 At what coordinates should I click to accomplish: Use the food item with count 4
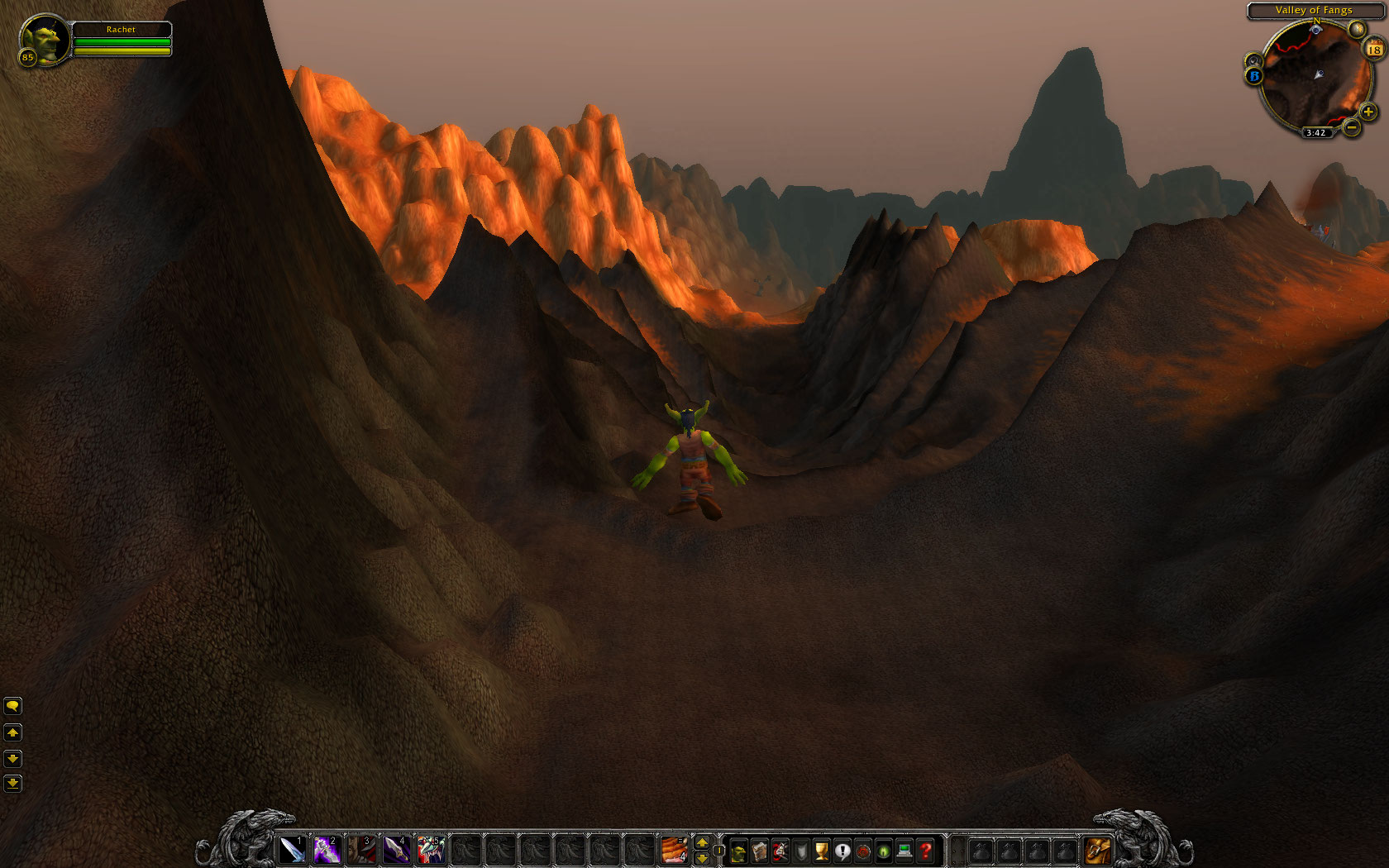pyautogui.click(x=674, y=849)
